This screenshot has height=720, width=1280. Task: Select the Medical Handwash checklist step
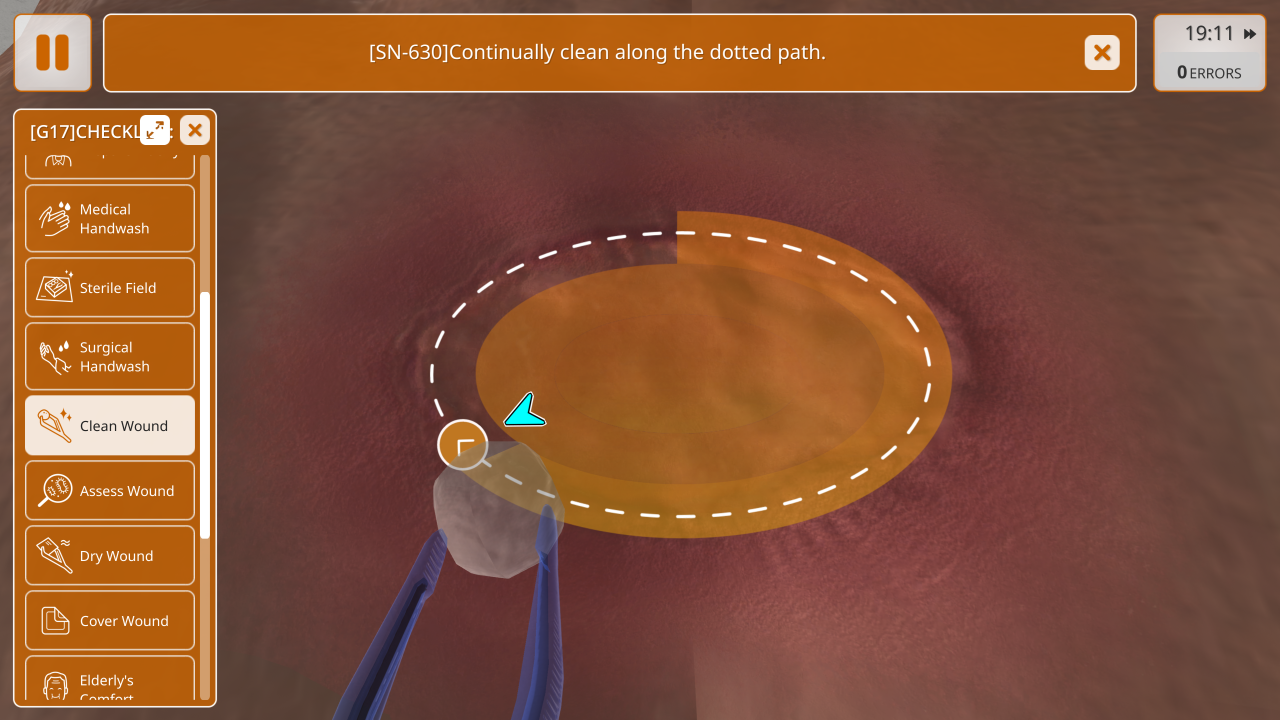point(110,218)
